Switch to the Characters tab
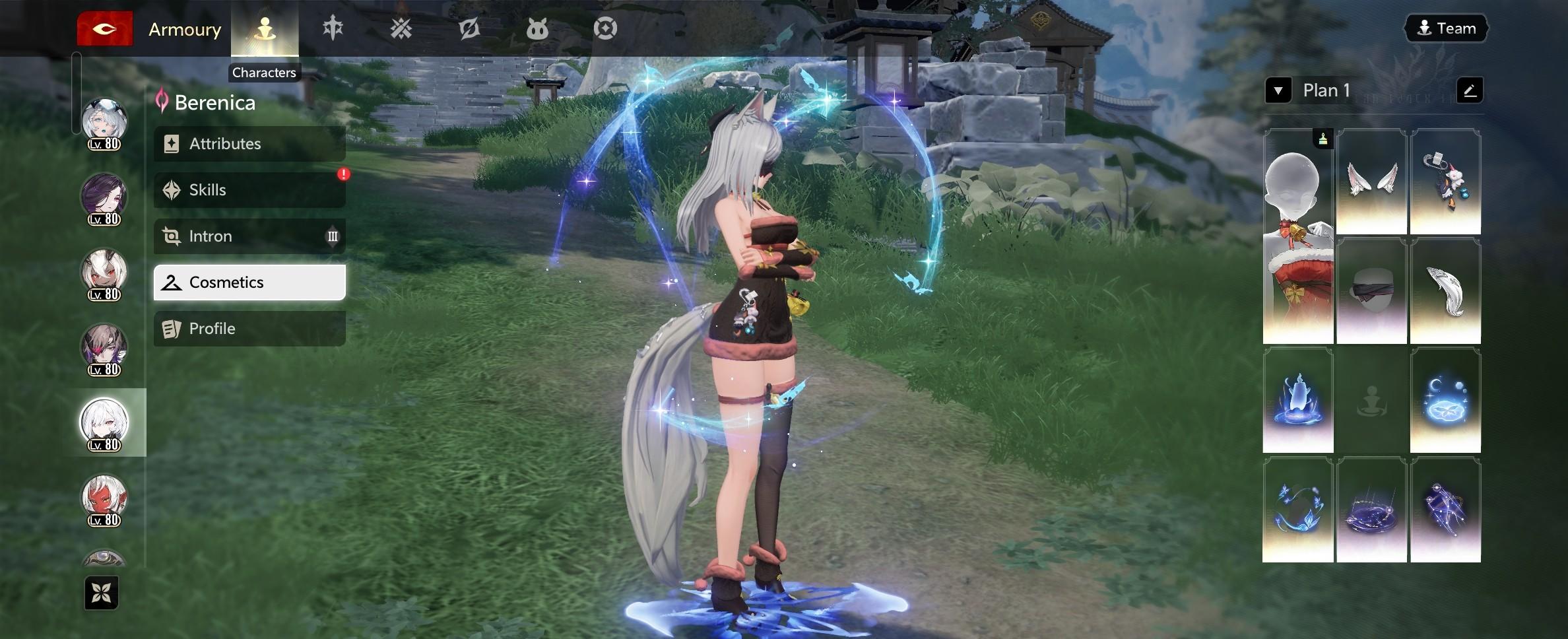 coord(265,29)
